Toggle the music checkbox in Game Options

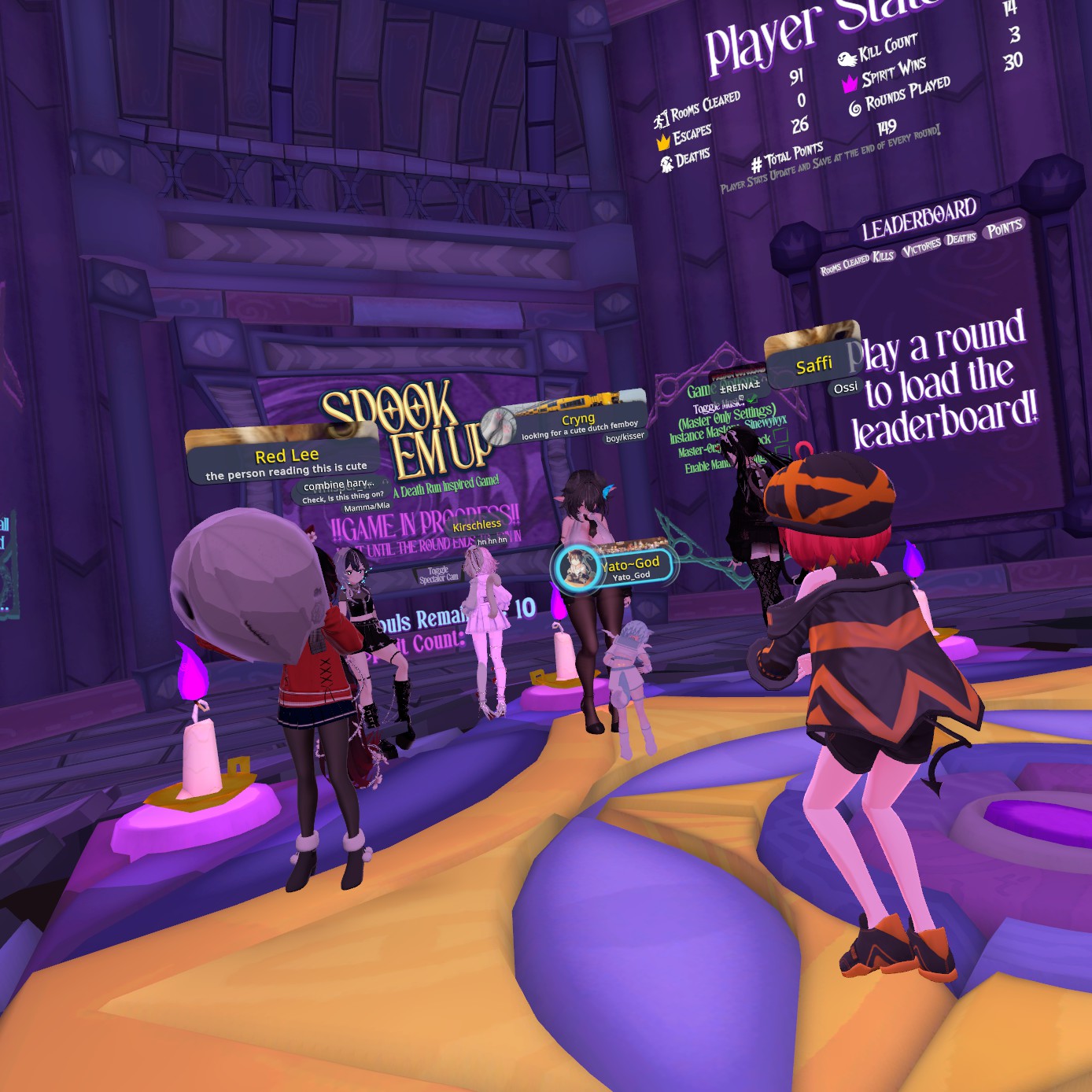click(753, 399)
